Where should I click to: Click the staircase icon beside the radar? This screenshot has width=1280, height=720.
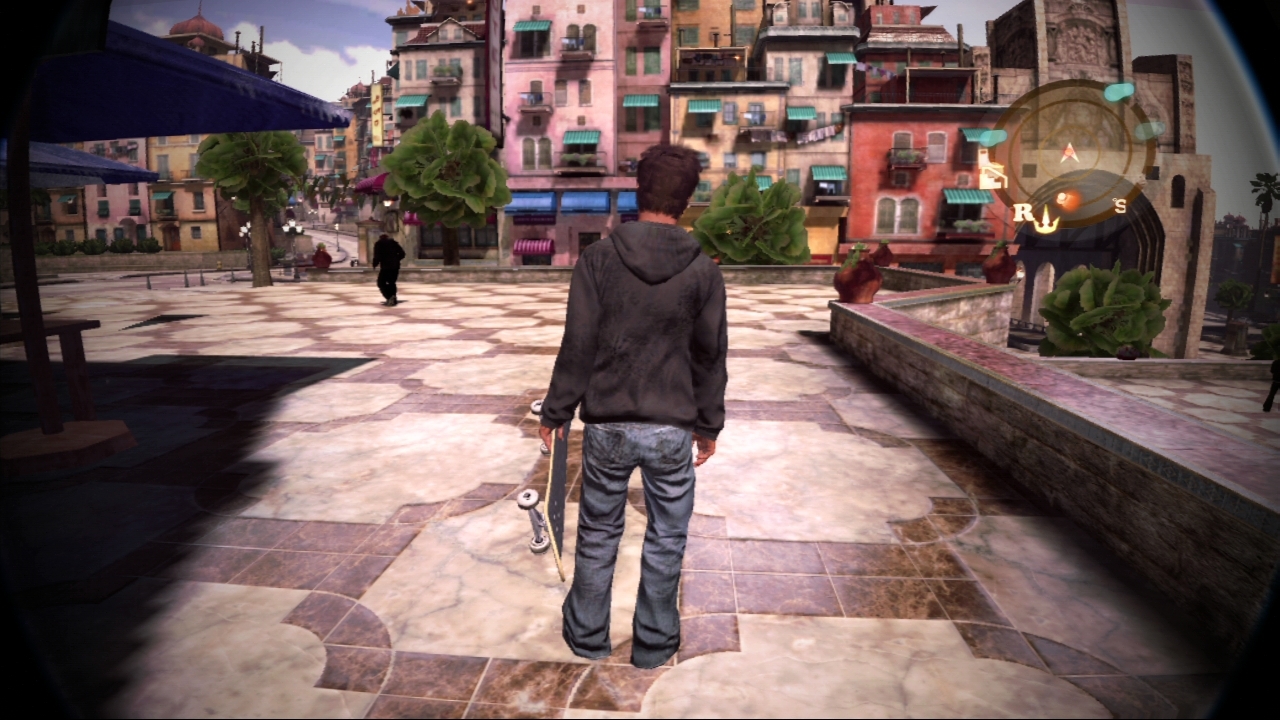click(x=992, y=170)
